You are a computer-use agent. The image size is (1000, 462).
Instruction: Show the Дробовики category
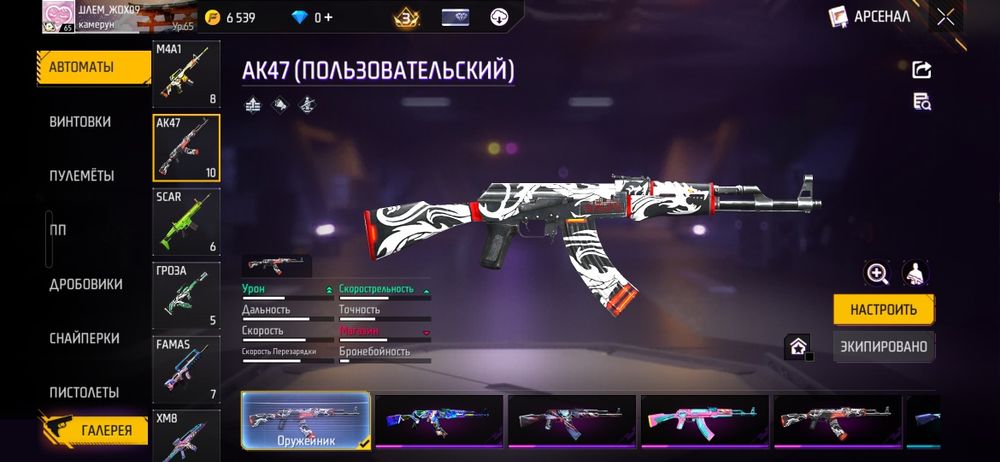pyautogui.click(x=86, y=284)
